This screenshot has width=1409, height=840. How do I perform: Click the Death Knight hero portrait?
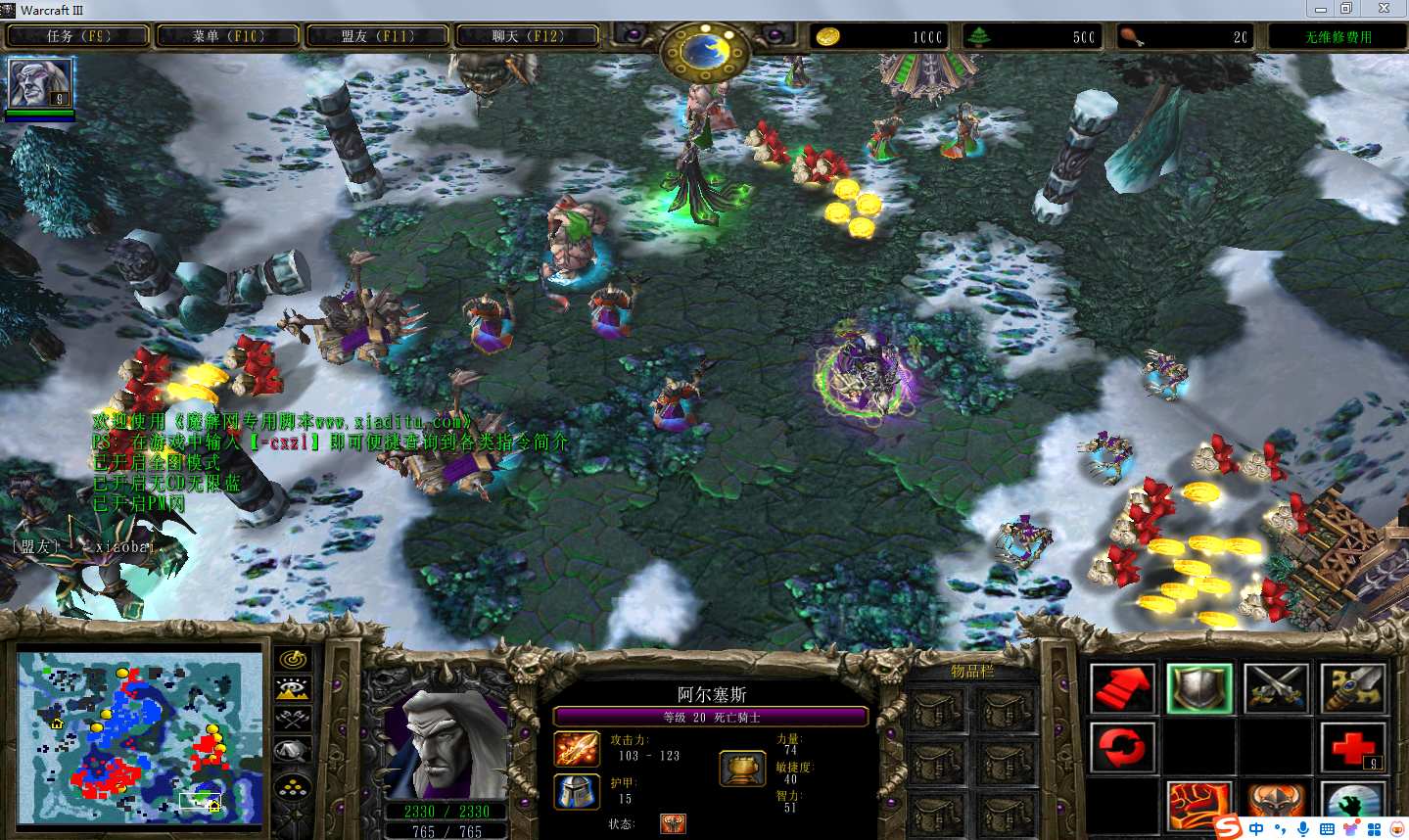point(446,744)
